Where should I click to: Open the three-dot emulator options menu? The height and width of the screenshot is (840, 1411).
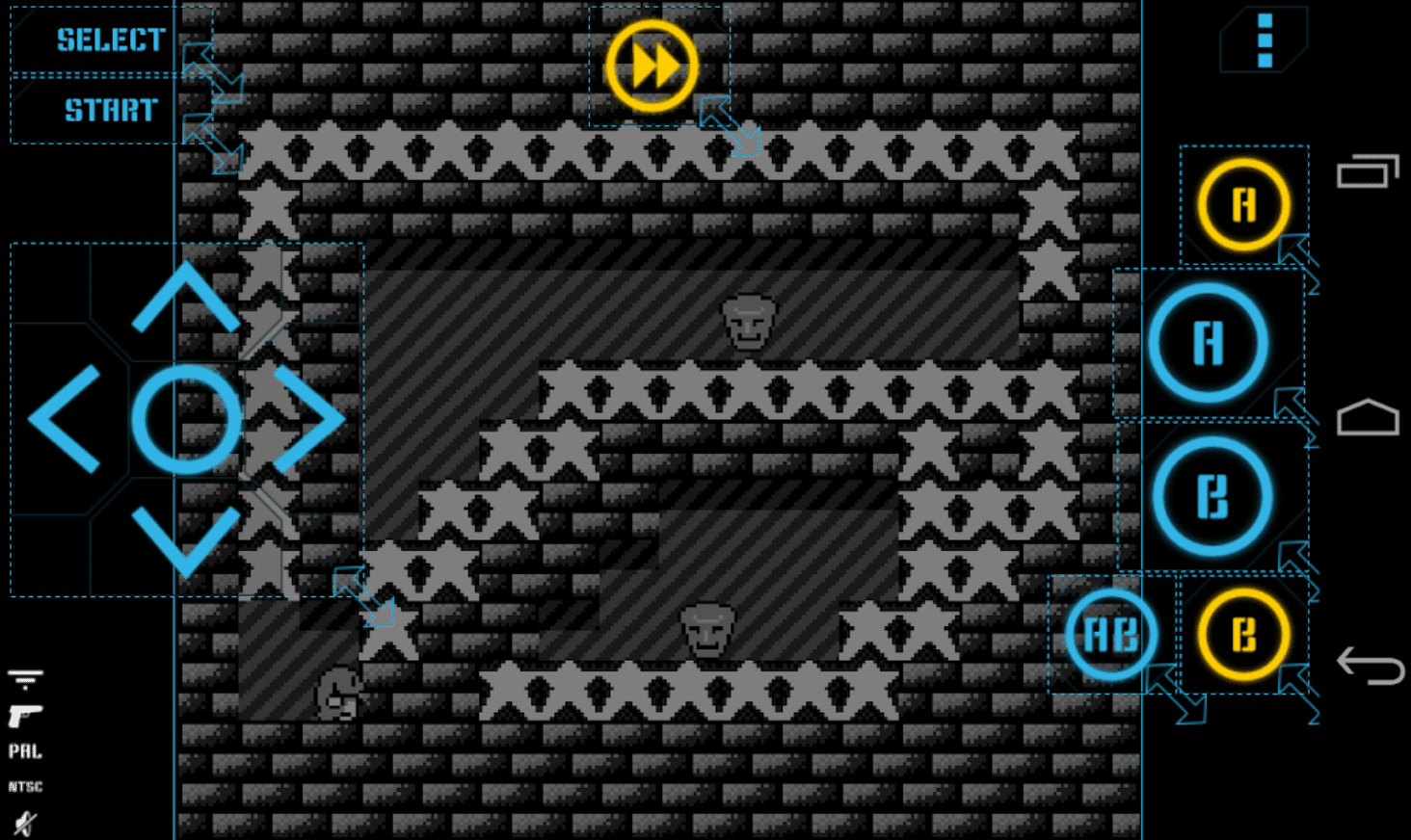click(x=1264, y=39)
